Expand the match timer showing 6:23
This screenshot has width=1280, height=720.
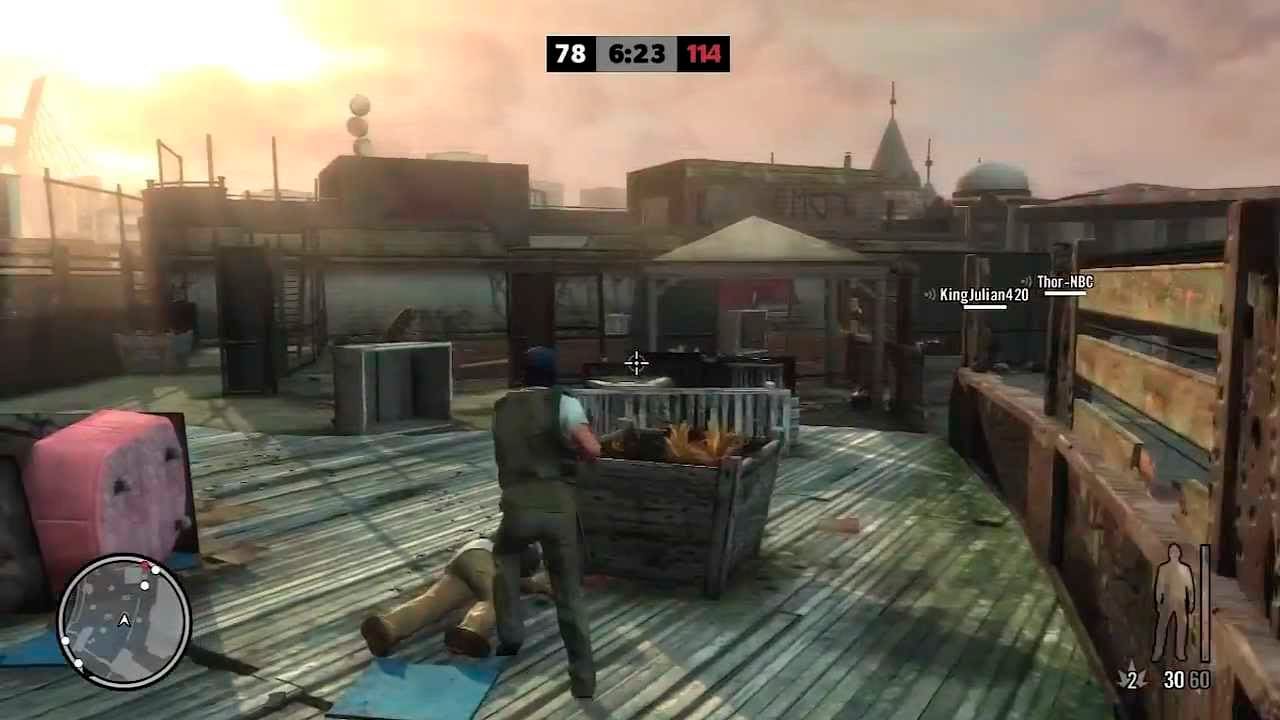636,55
